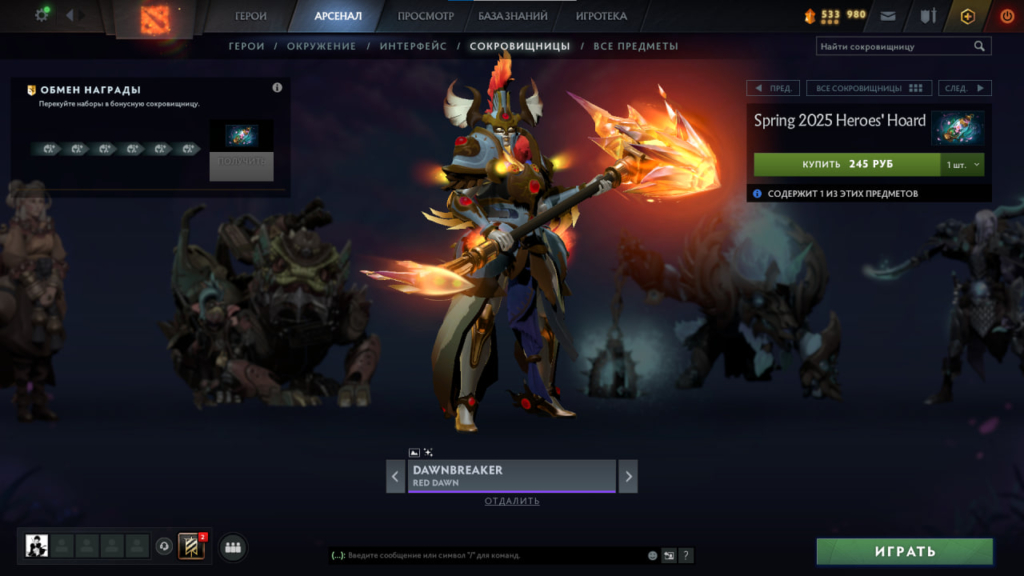Start matchmaking with the Играть button

pyautogui.click(x=905, y=551)
